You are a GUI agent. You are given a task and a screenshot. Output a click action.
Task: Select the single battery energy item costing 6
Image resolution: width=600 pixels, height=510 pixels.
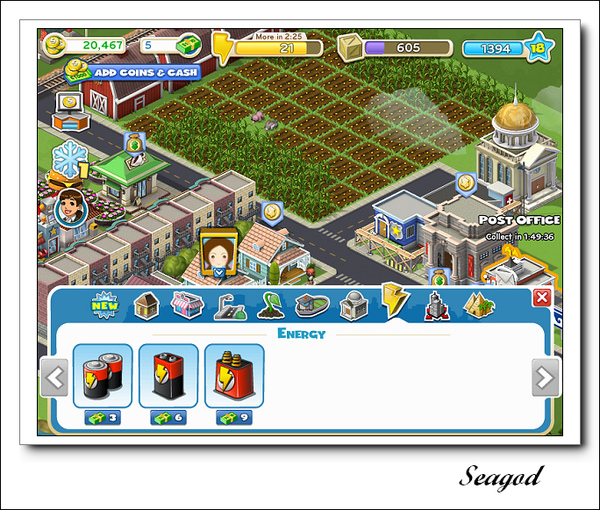tap(168, 376)
